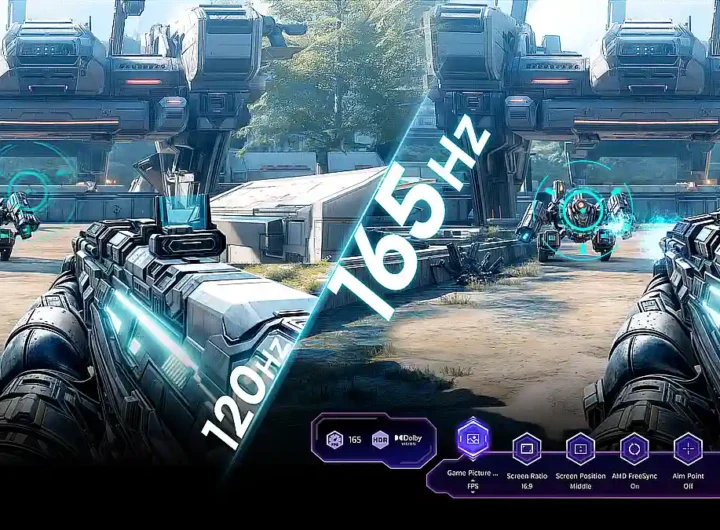The height and width of the screenshot is (530, 720).
Task: Open the Screen Ratio 16:9 setting
Action: tap(526, 448)
